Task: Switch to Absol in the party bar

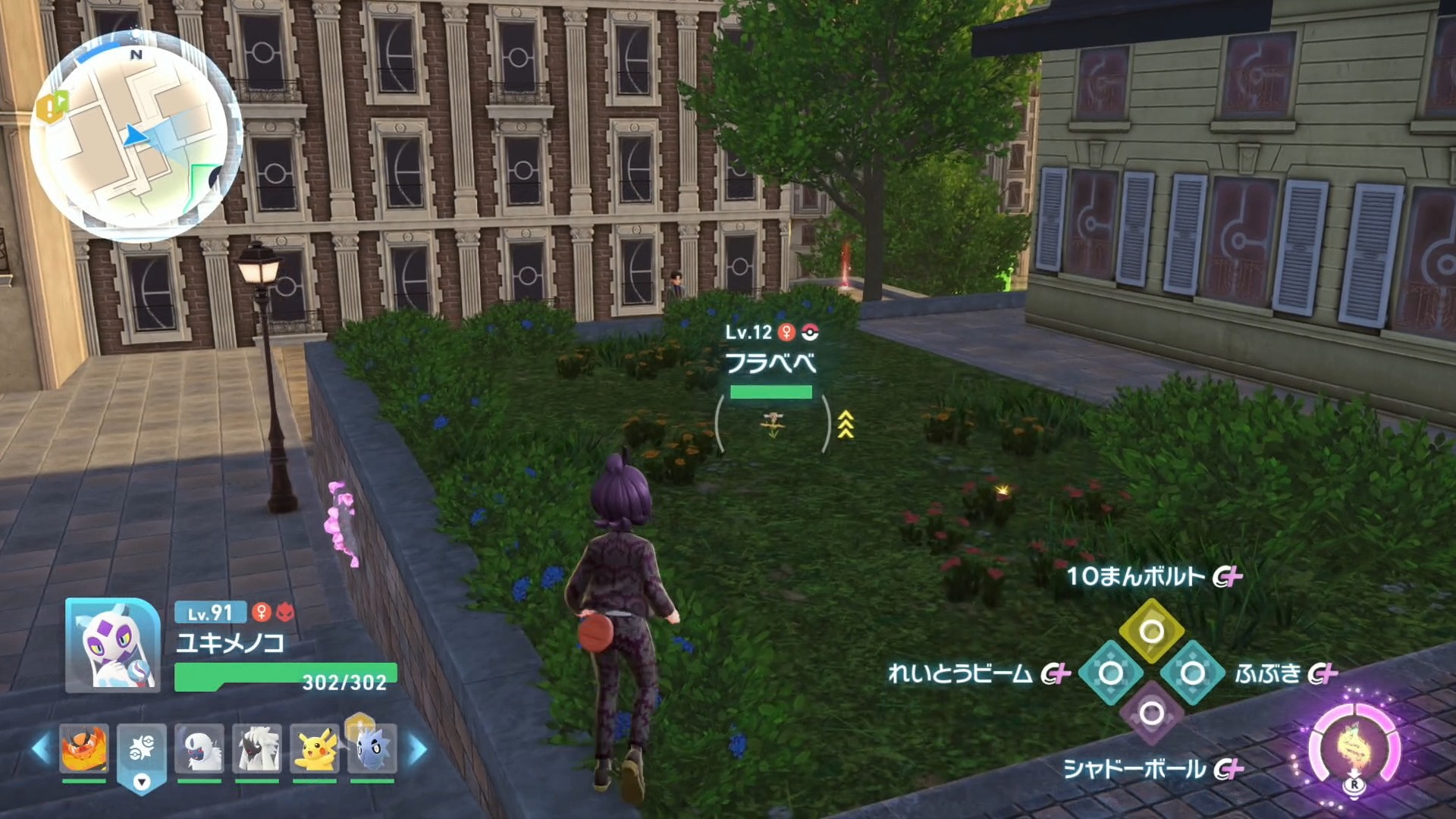Action: tap(199, 749)
